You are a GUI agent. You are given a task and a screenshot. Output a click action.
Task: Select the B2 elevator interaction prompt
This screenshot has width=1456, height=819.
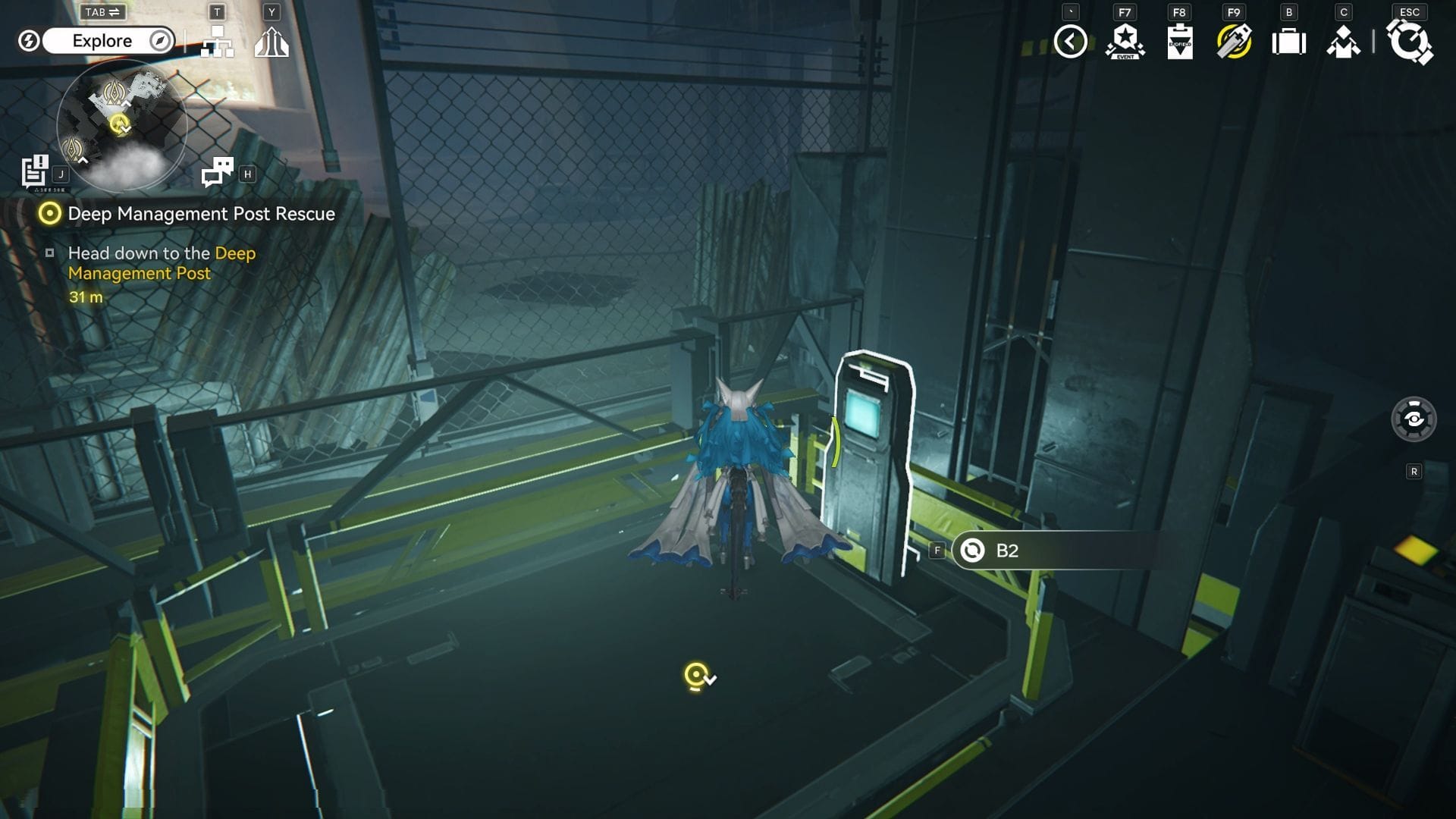1054,551
